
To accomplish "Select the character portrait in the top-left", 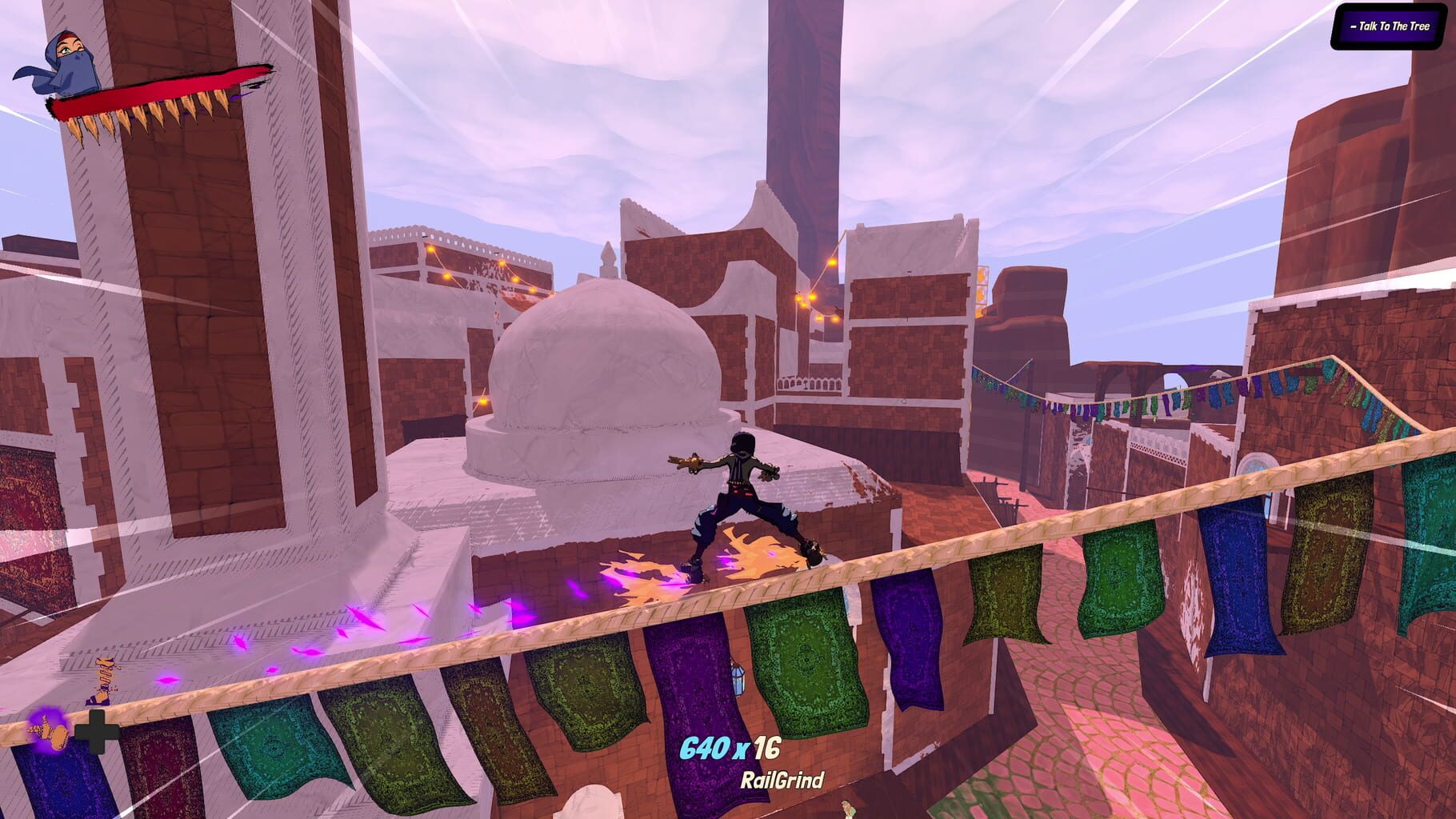I will (68, 60).
